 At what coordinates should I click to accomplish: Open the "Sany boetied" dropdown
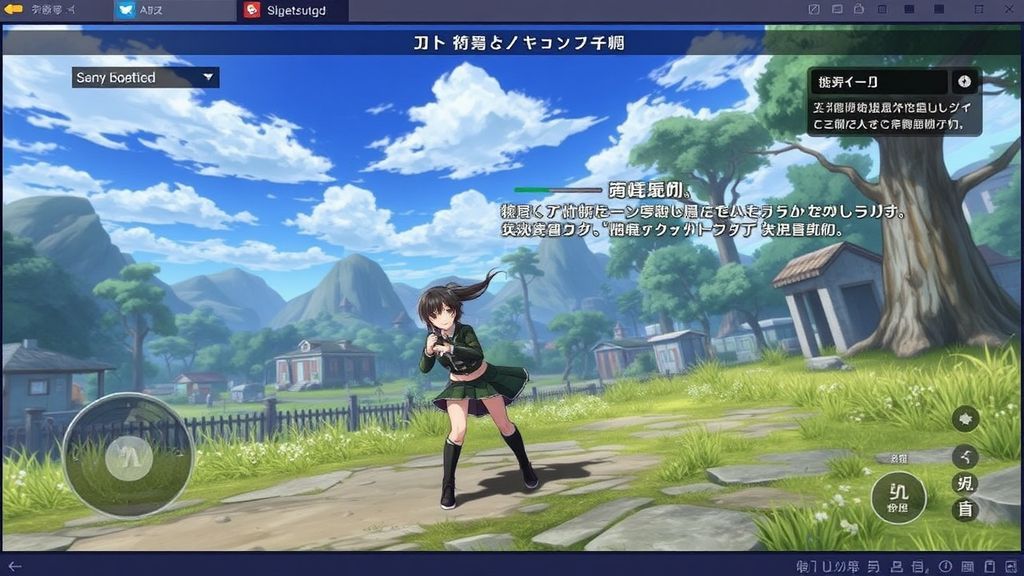[x=146, y=77]
